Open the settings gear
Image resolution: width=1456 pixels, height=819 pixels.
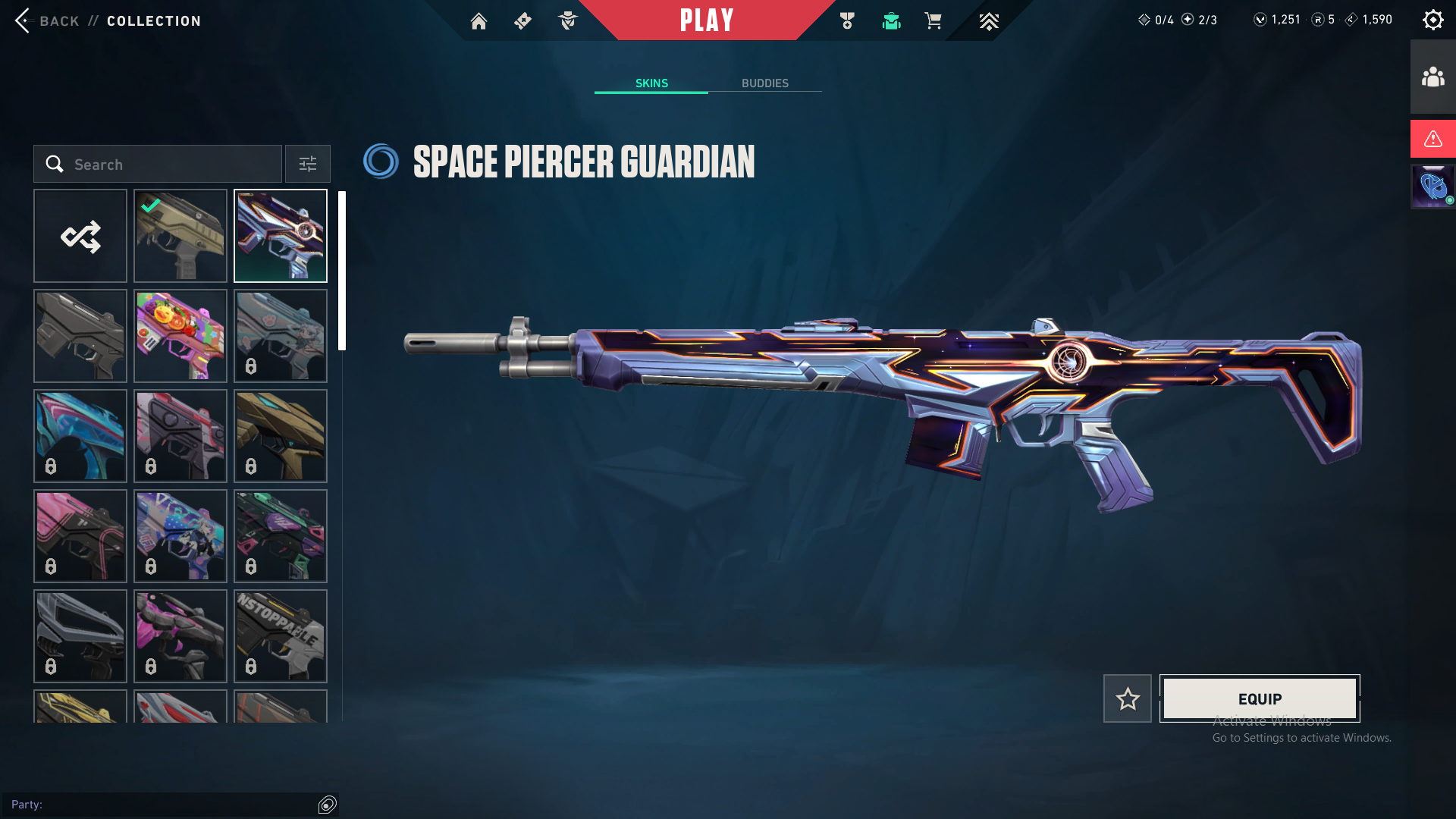(1432, 20)
